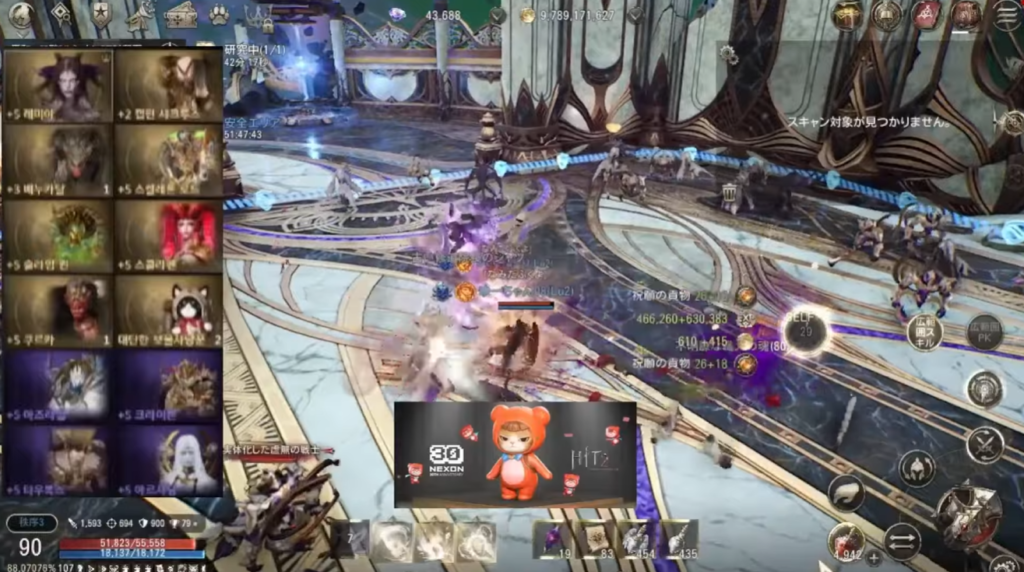Open the hamburger main menu

coord(1005,15)
